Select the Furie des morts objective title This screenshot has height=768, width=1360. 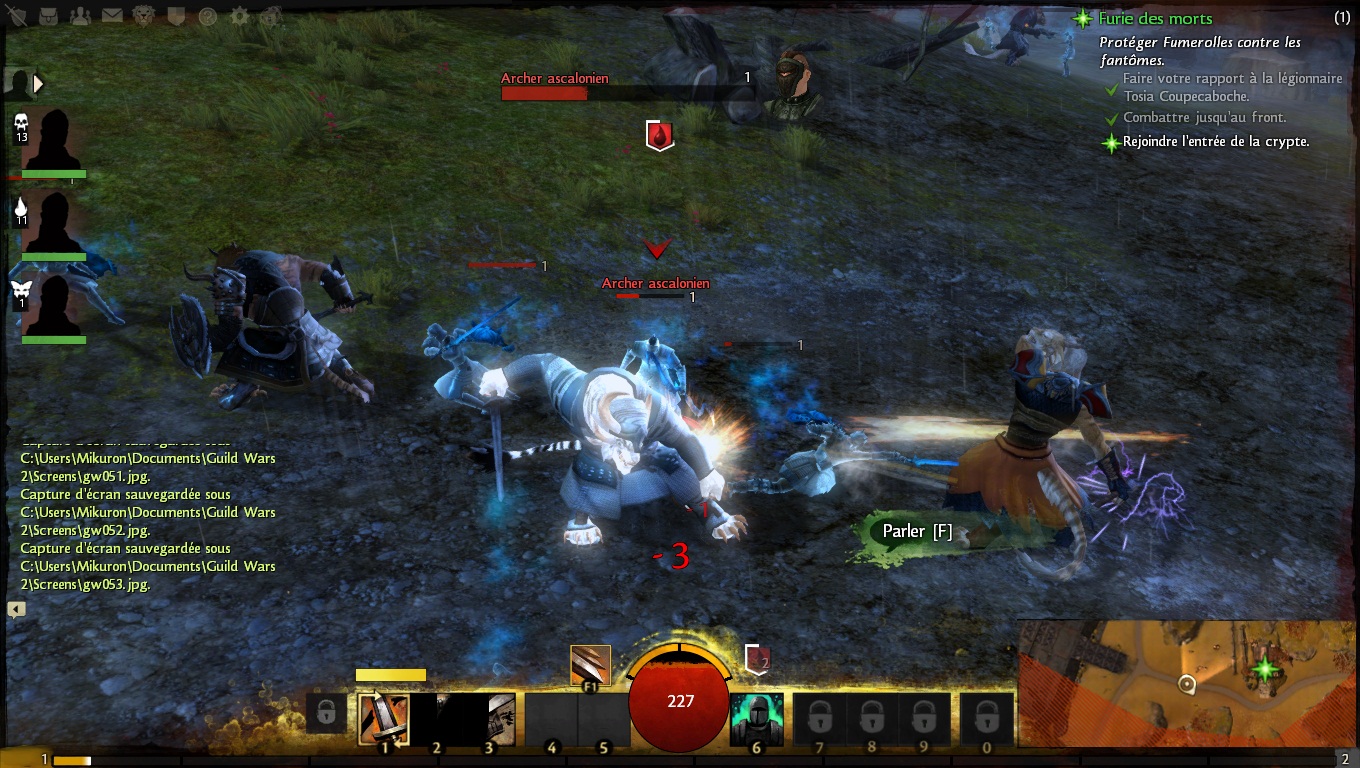(1155, 18)
